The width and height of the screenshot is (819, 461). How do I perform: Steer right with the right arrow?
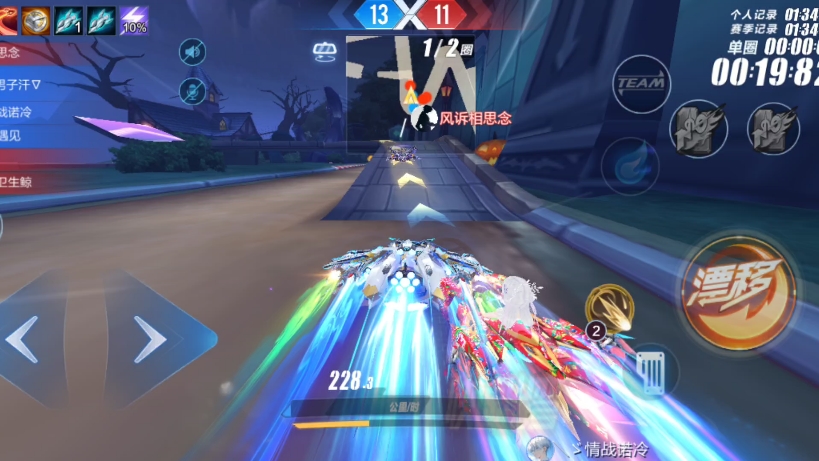(149, 342)
